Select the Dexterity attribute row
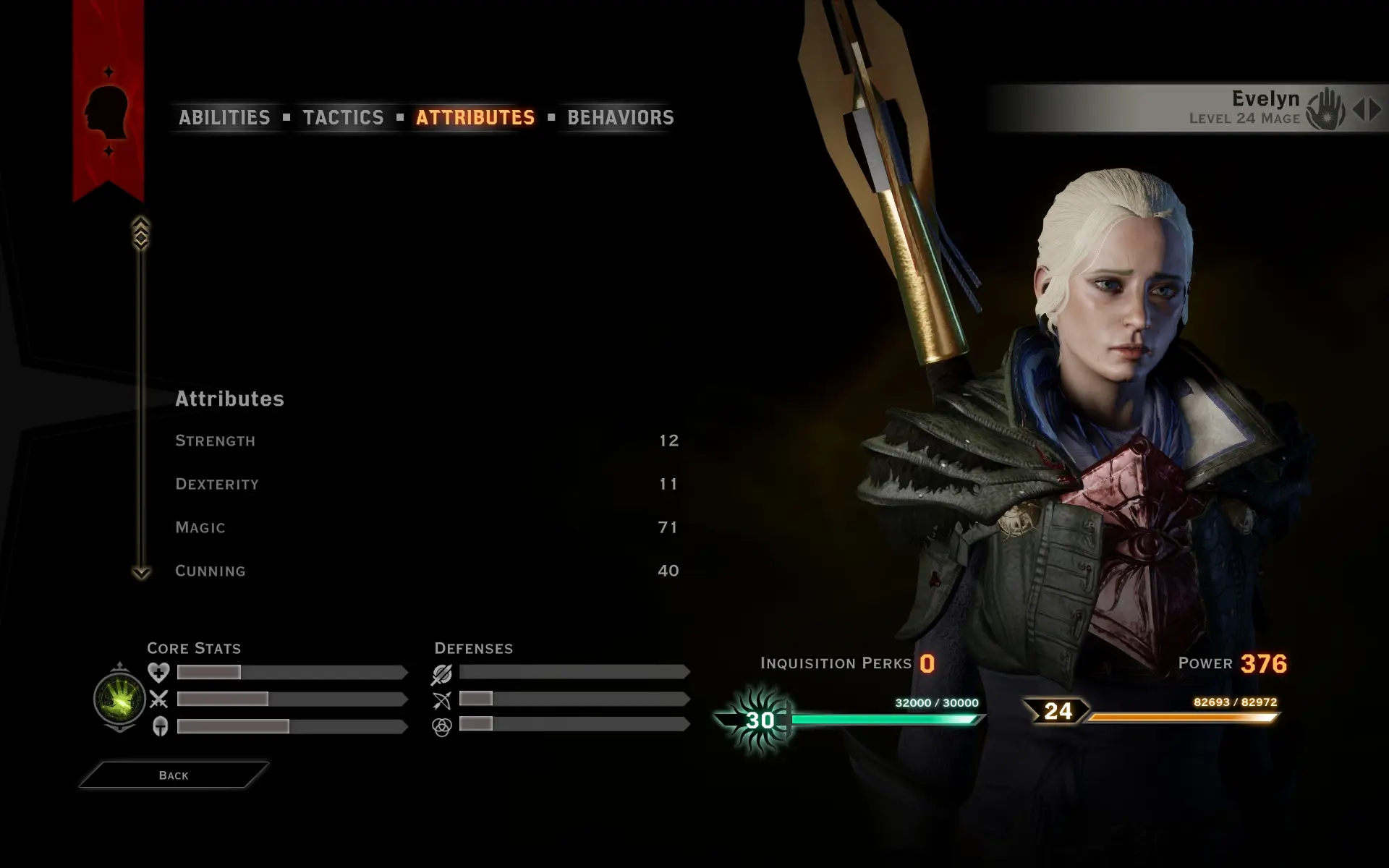Image resolution: width=1389 pixels, height=868 pixels. click(427, 484)
